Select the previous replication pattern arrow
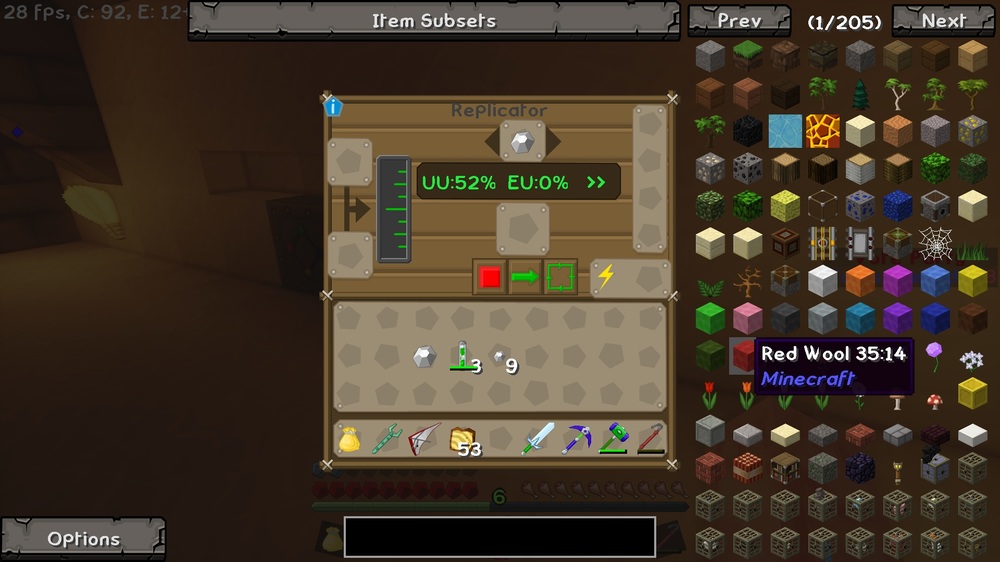 pos(492,142)
